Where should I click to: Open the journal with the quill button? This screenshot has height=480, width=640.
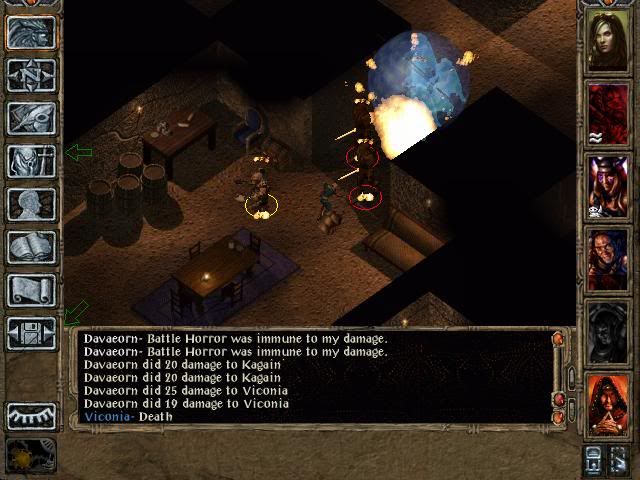[30, 118]
